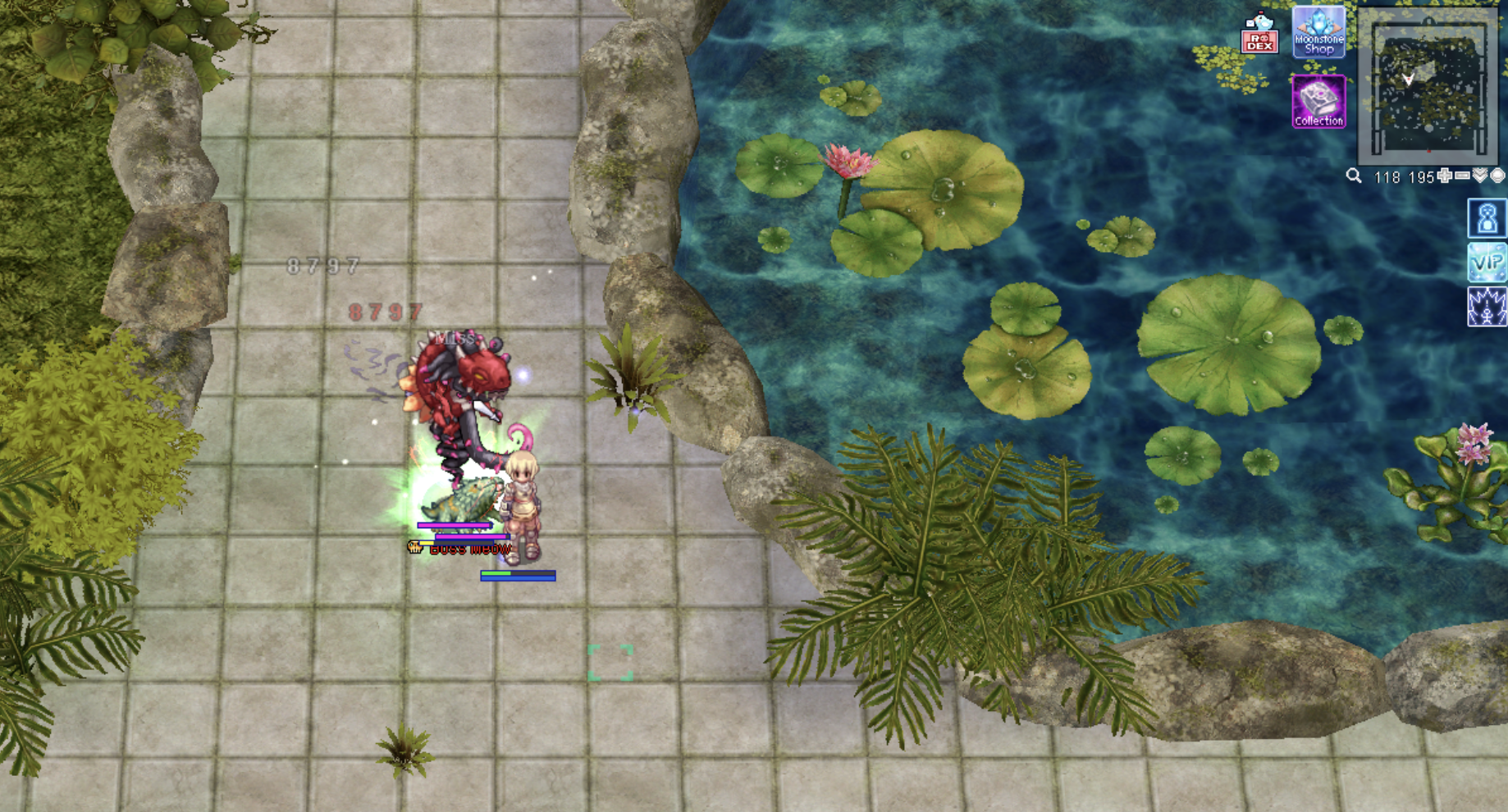This screenshot has width=1508, height=812.
Task: Zoom out the minimap with minus
Action: 1462,176
